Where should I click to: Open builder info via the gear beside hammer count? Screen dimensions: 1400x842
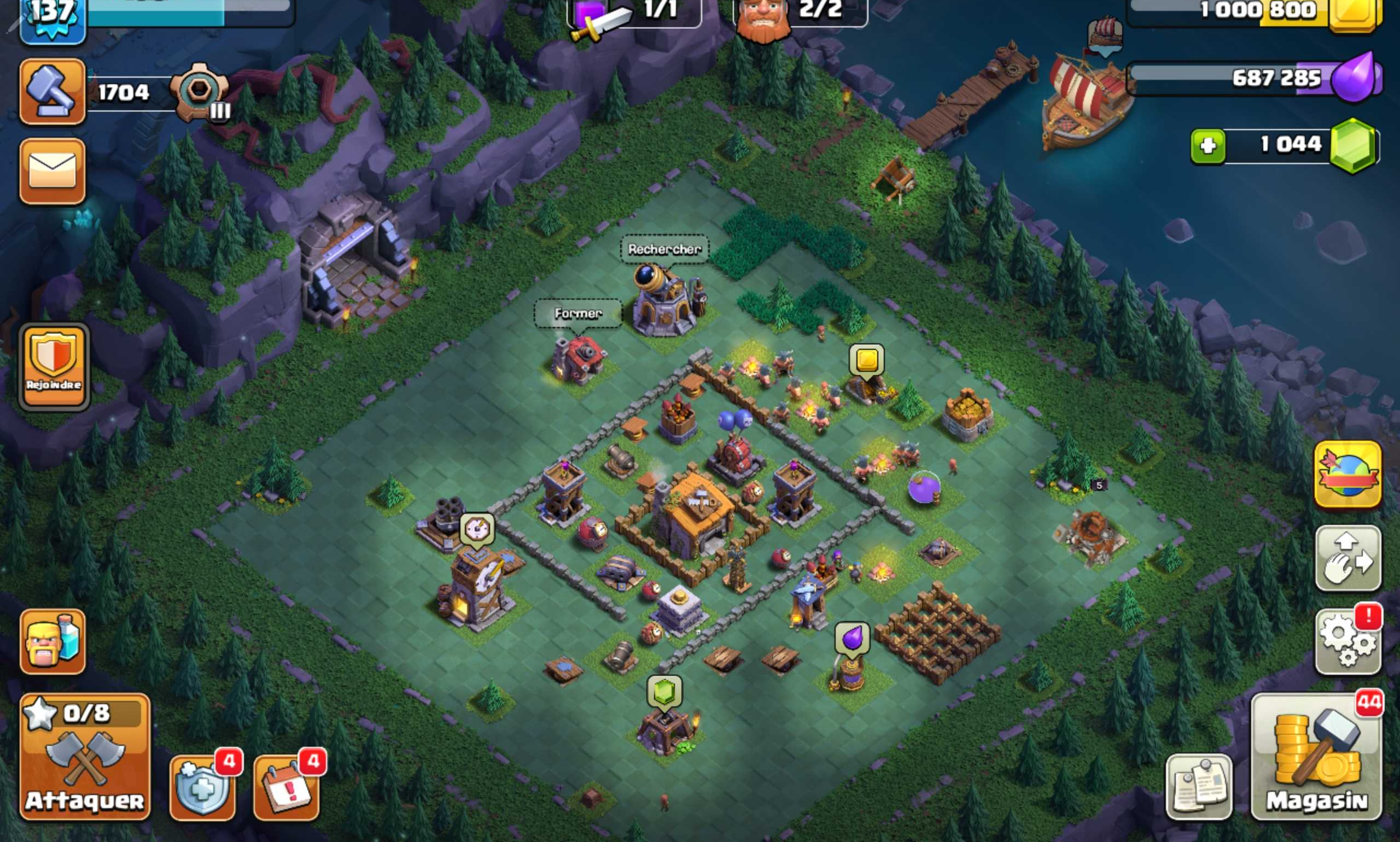point(200,88)
